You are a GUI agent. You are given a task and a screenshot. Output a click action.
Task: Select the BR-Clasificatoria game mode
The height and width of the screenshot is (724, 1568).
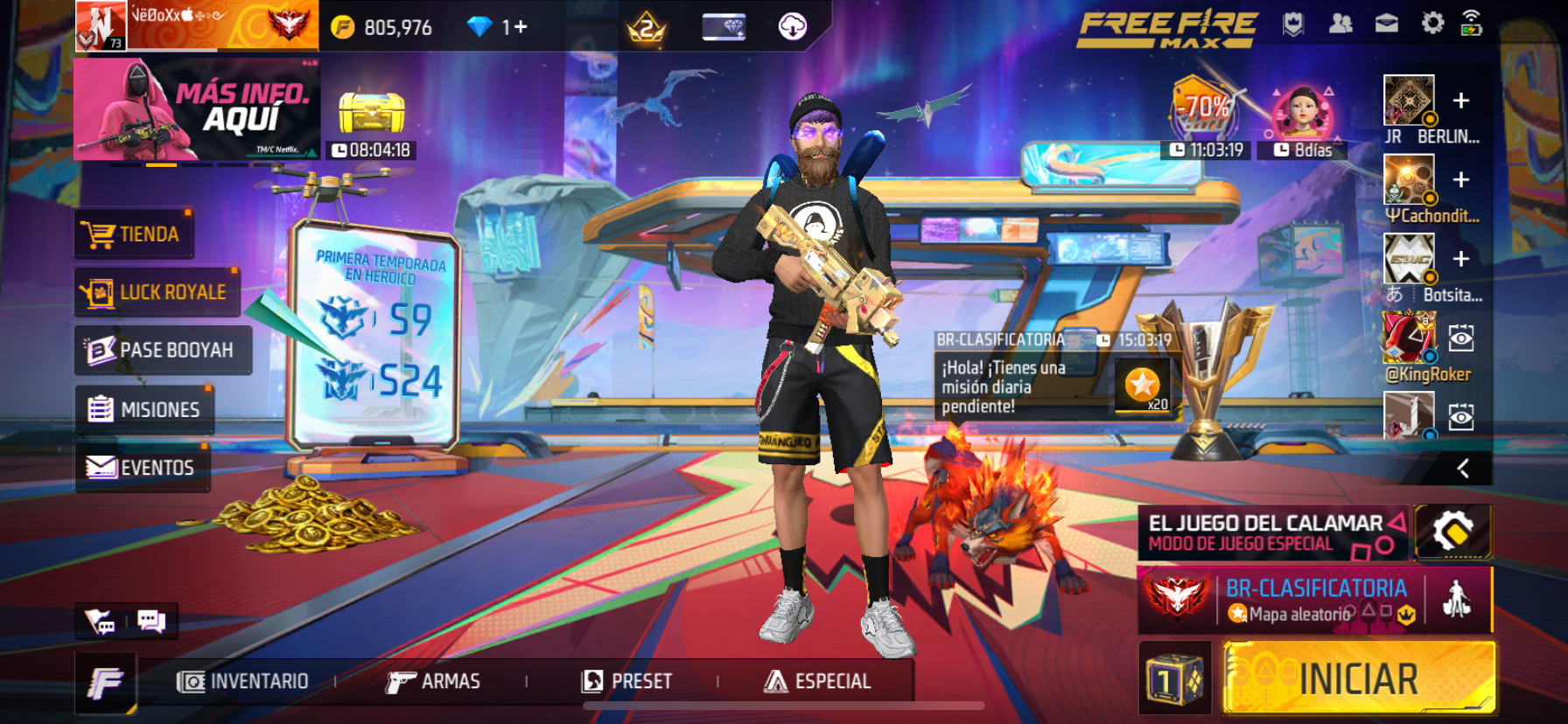pyautogui.click(x=1314, y=600)
